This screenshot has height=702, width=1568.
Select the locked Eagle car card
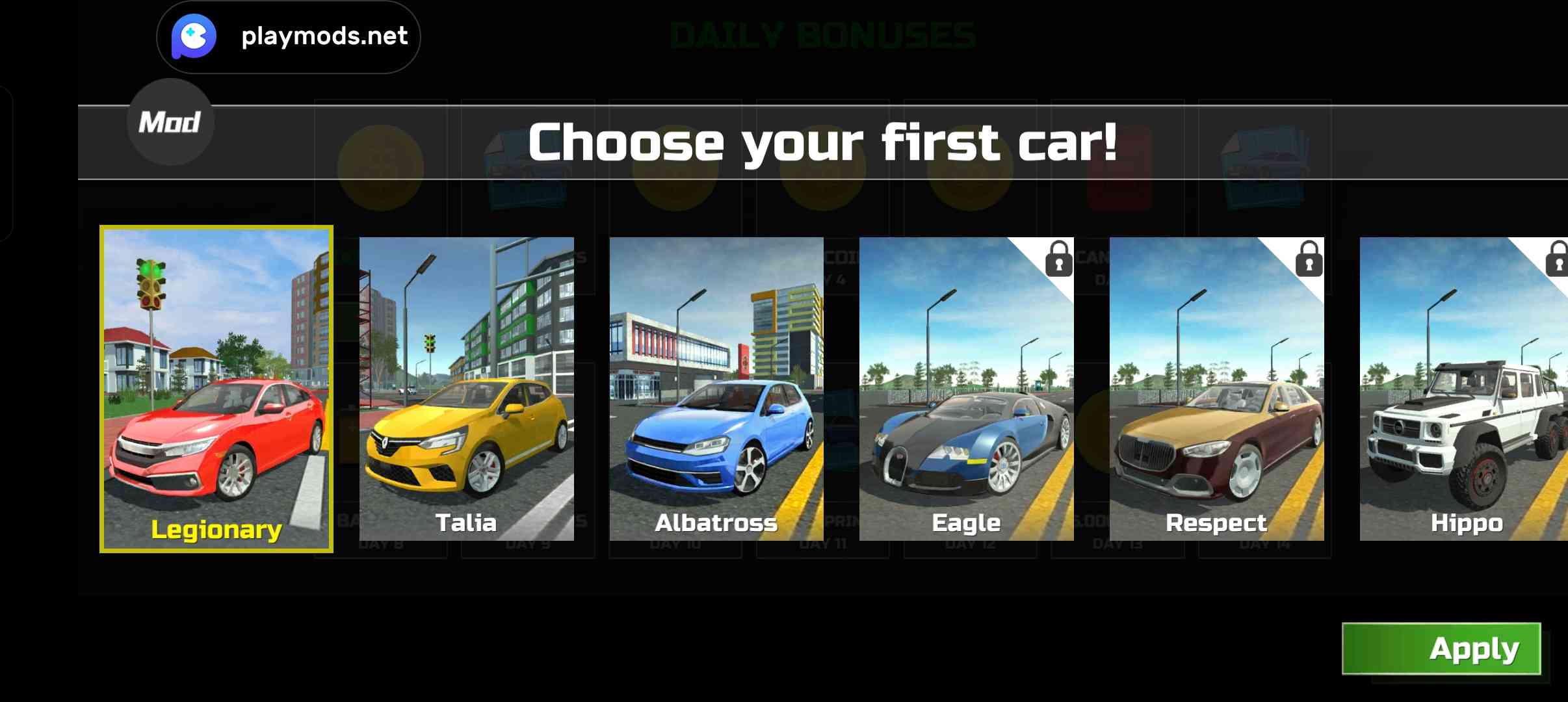[966, 389]
